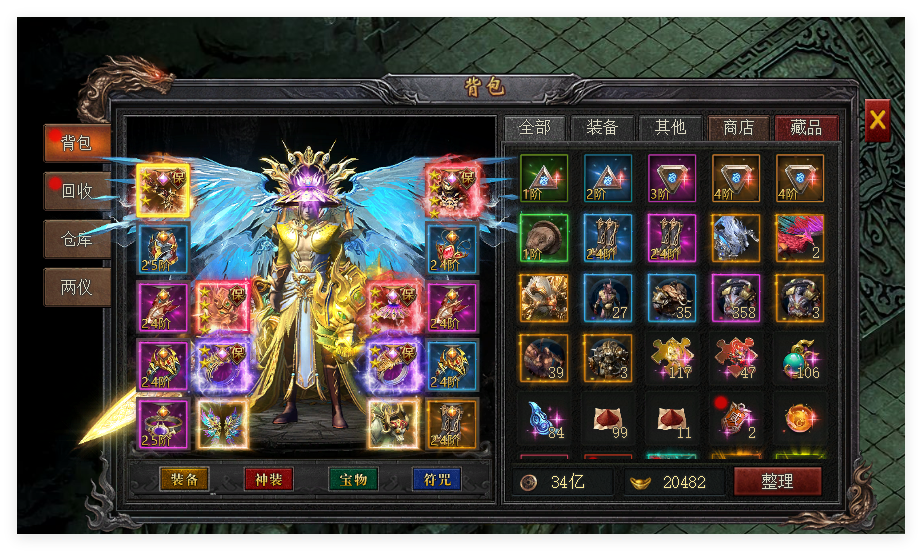Screen dimensions: 922x551
Task: Open the 回收 side menu
Action: (x=77, y=190)
